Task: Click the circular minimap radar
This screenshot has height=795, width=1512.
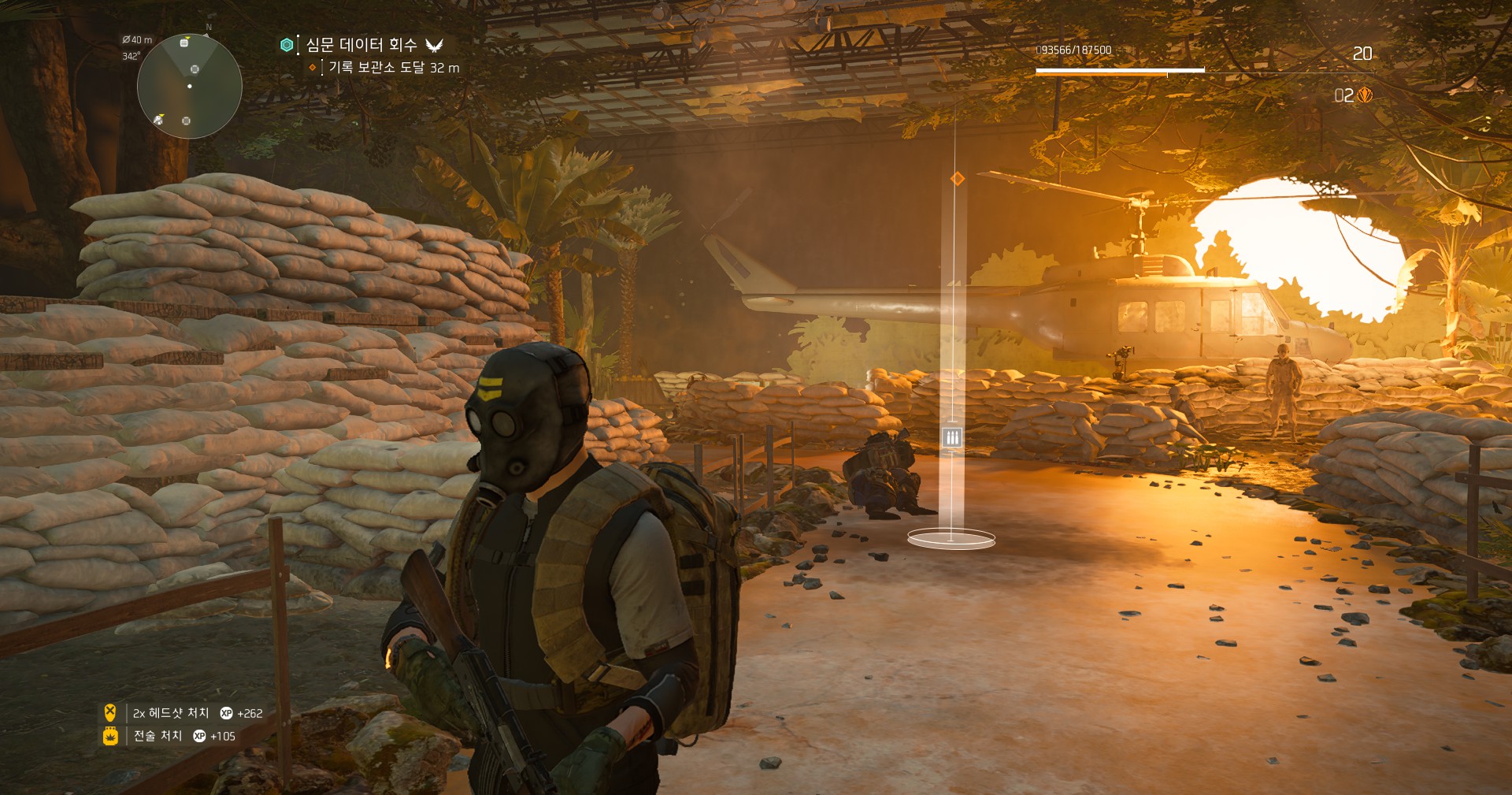Action: [x=189, y=86]
